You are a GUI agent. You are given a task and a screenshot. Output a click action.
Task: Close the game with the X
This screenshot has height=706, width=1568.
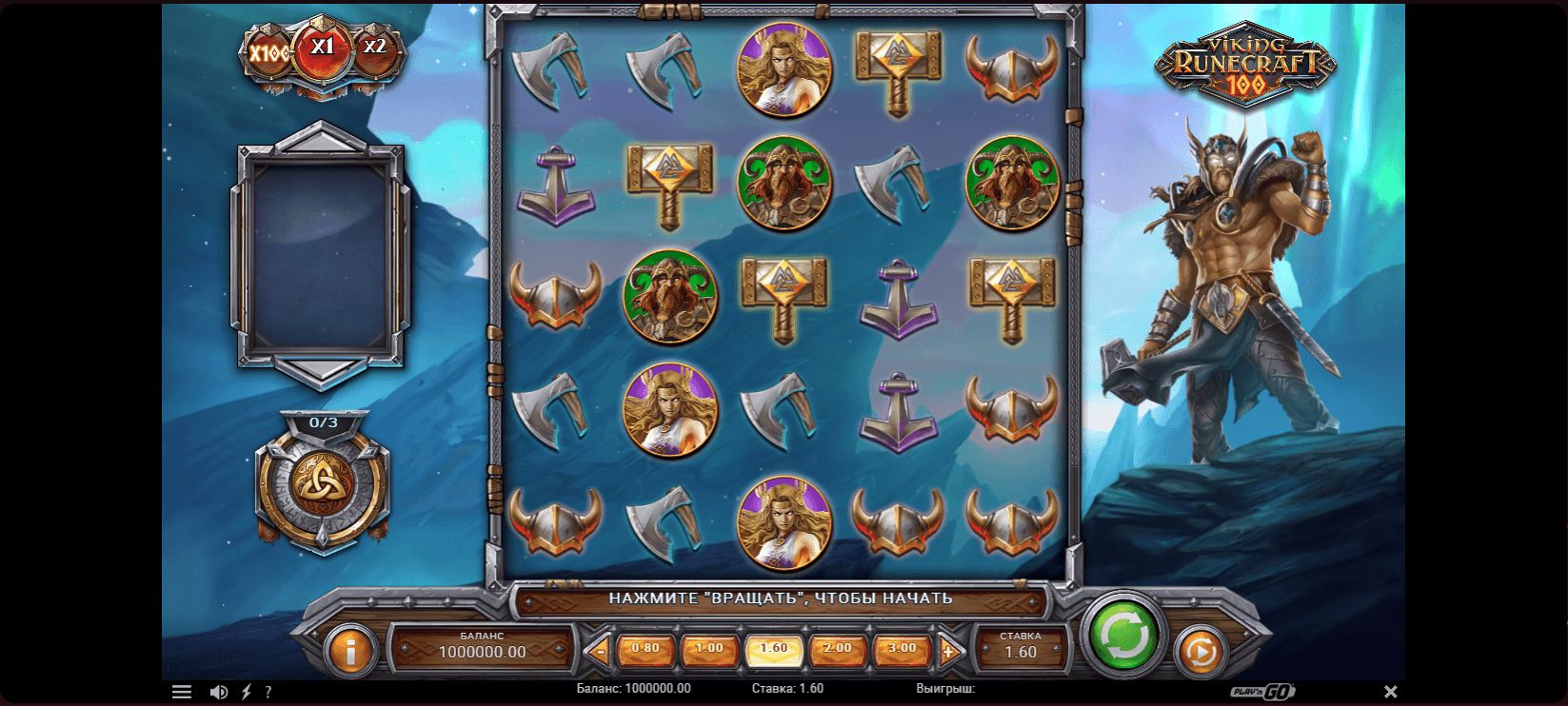1390,692
